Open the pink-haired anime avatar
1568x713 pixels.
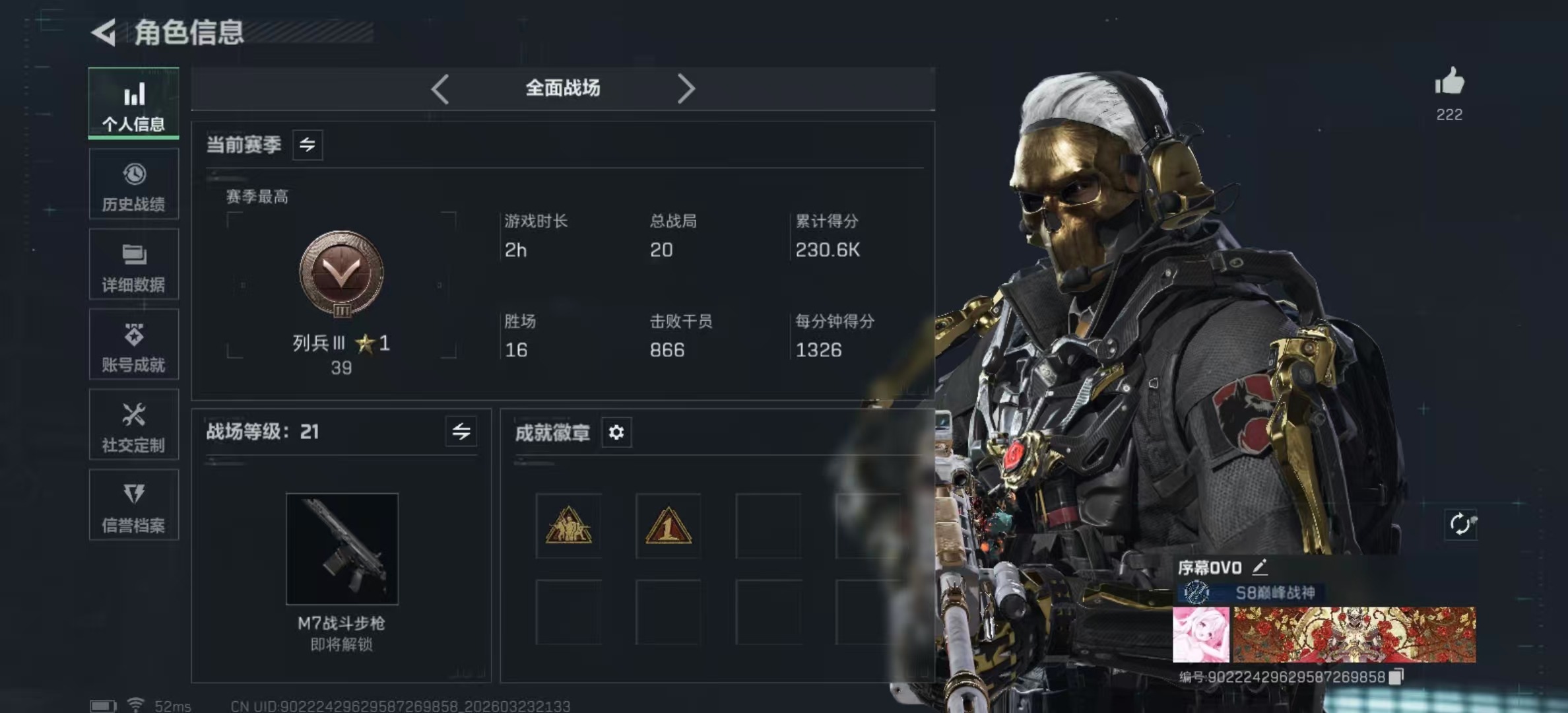point(1201,635)
